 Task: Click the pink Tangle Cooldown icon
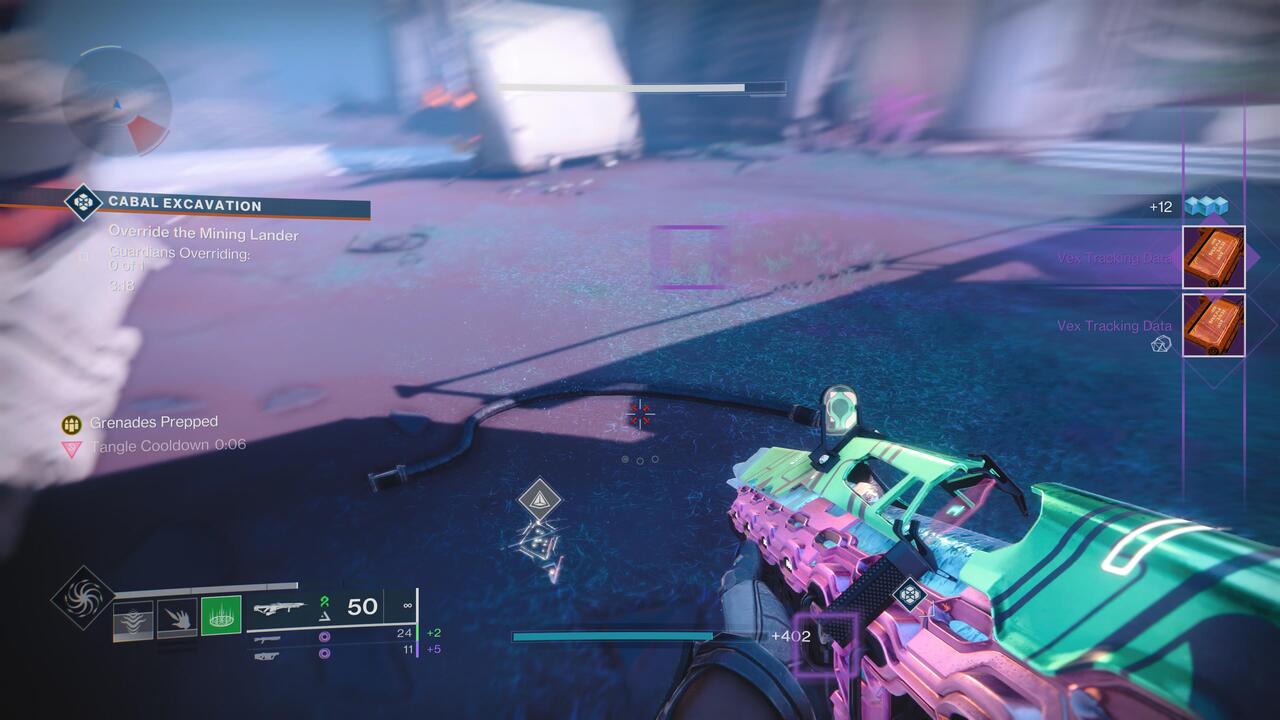point(71,446)
